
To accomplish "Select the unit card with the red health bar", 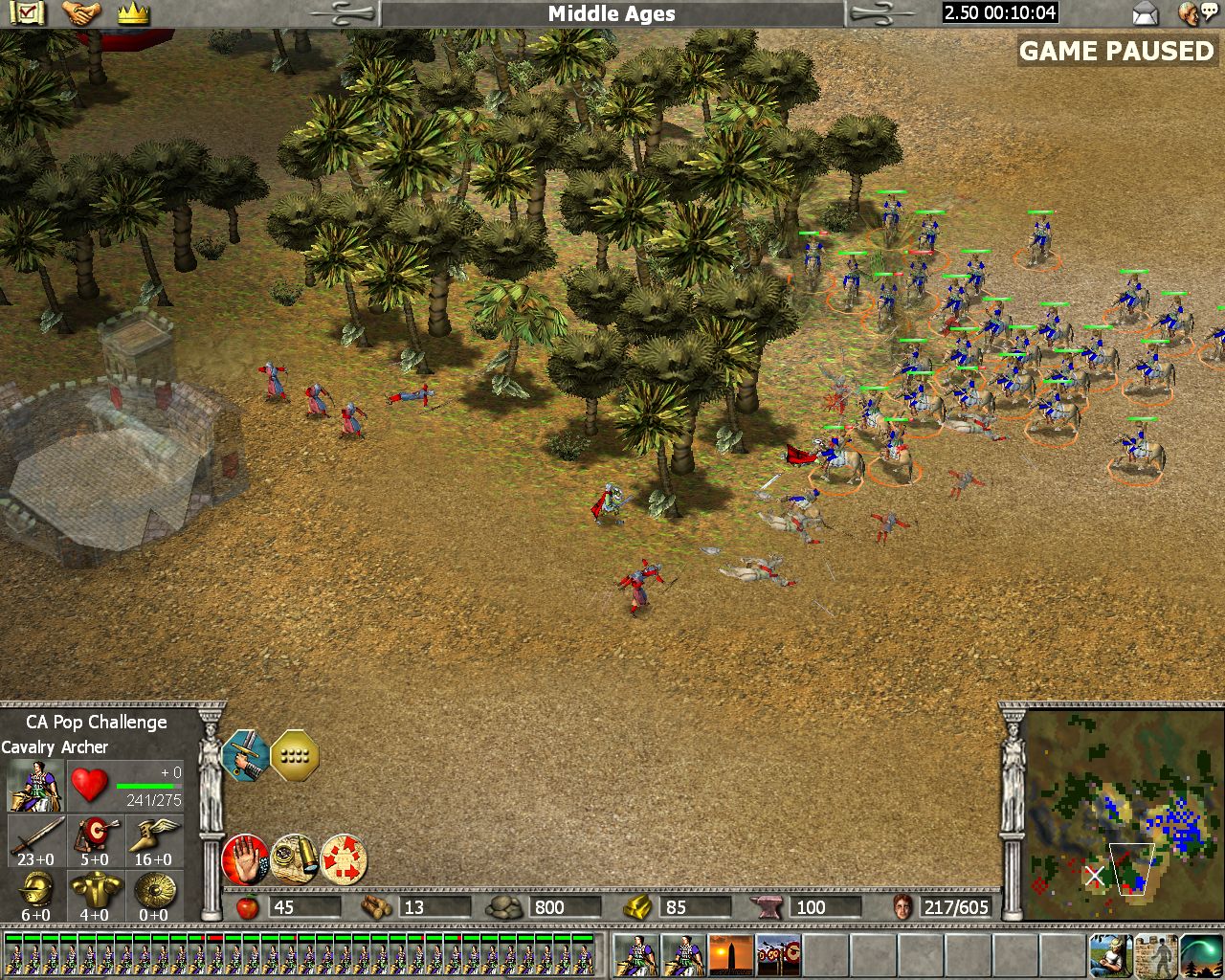I will (x=214, y=954).
